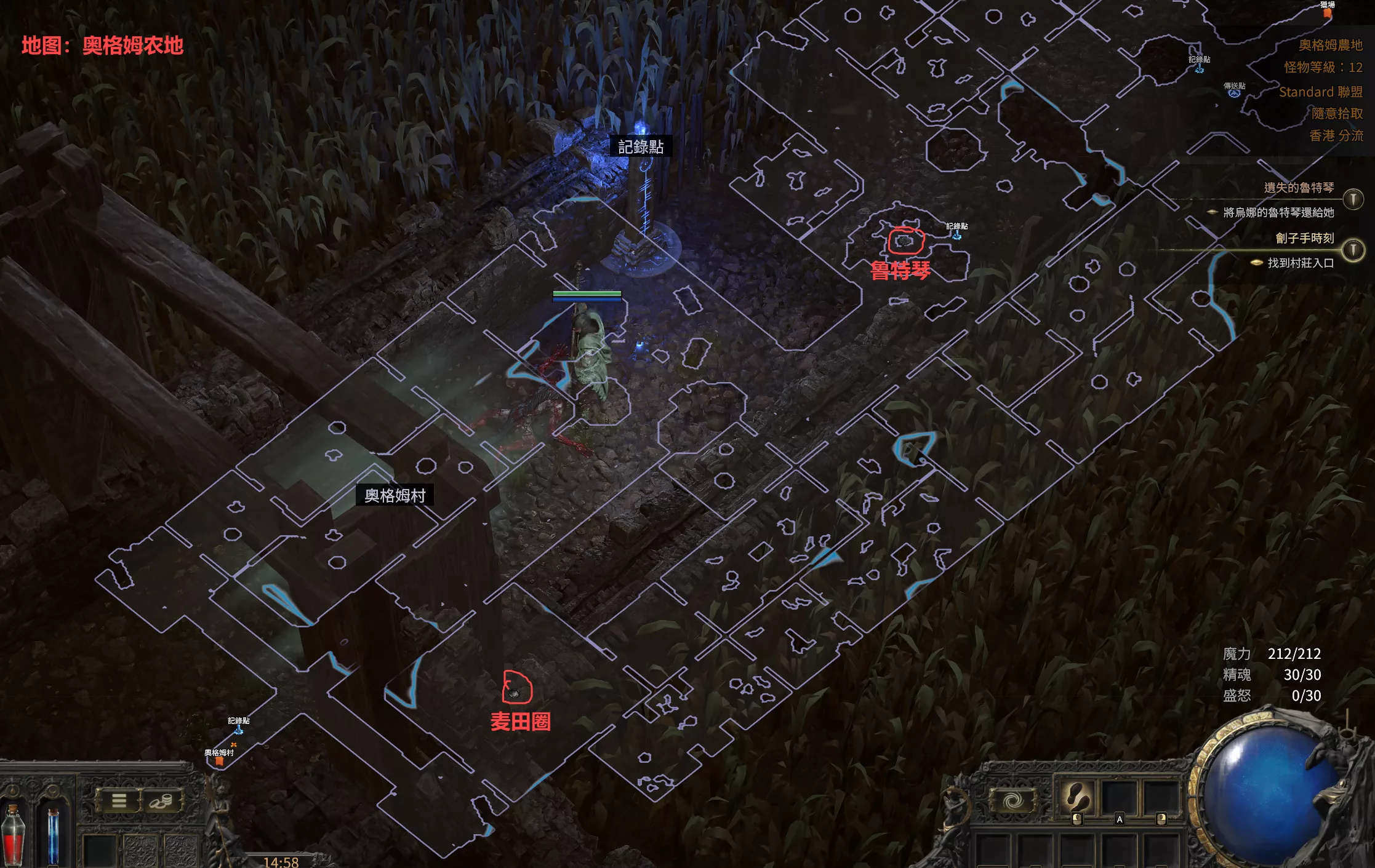Activate the footprints move skill slot
Screen dimensions: 1375x868
point(1076,798)
